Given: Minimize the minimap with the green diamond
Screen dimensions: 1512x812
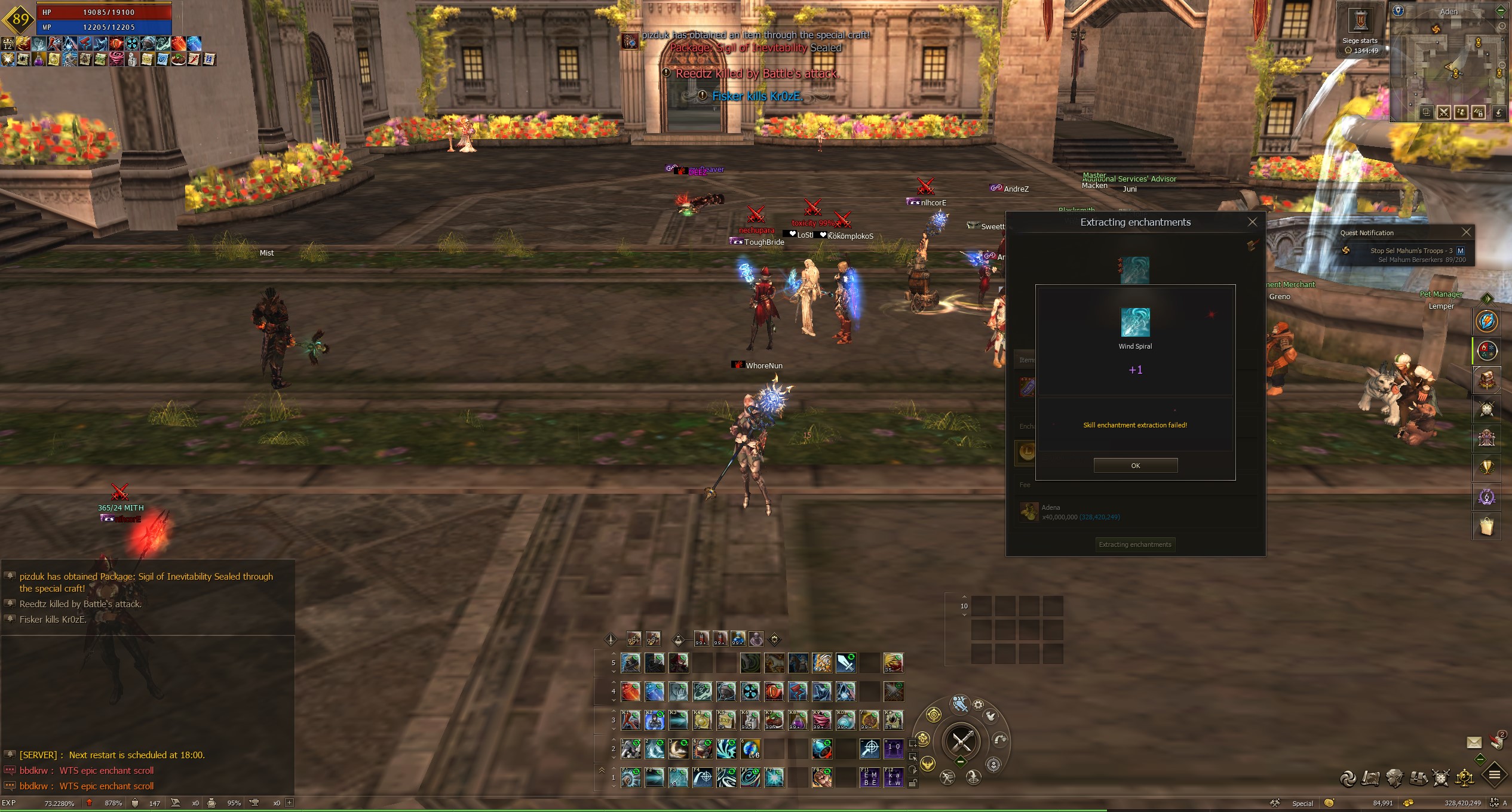Looking at the screenshot, I should [x=1501, y=11].
